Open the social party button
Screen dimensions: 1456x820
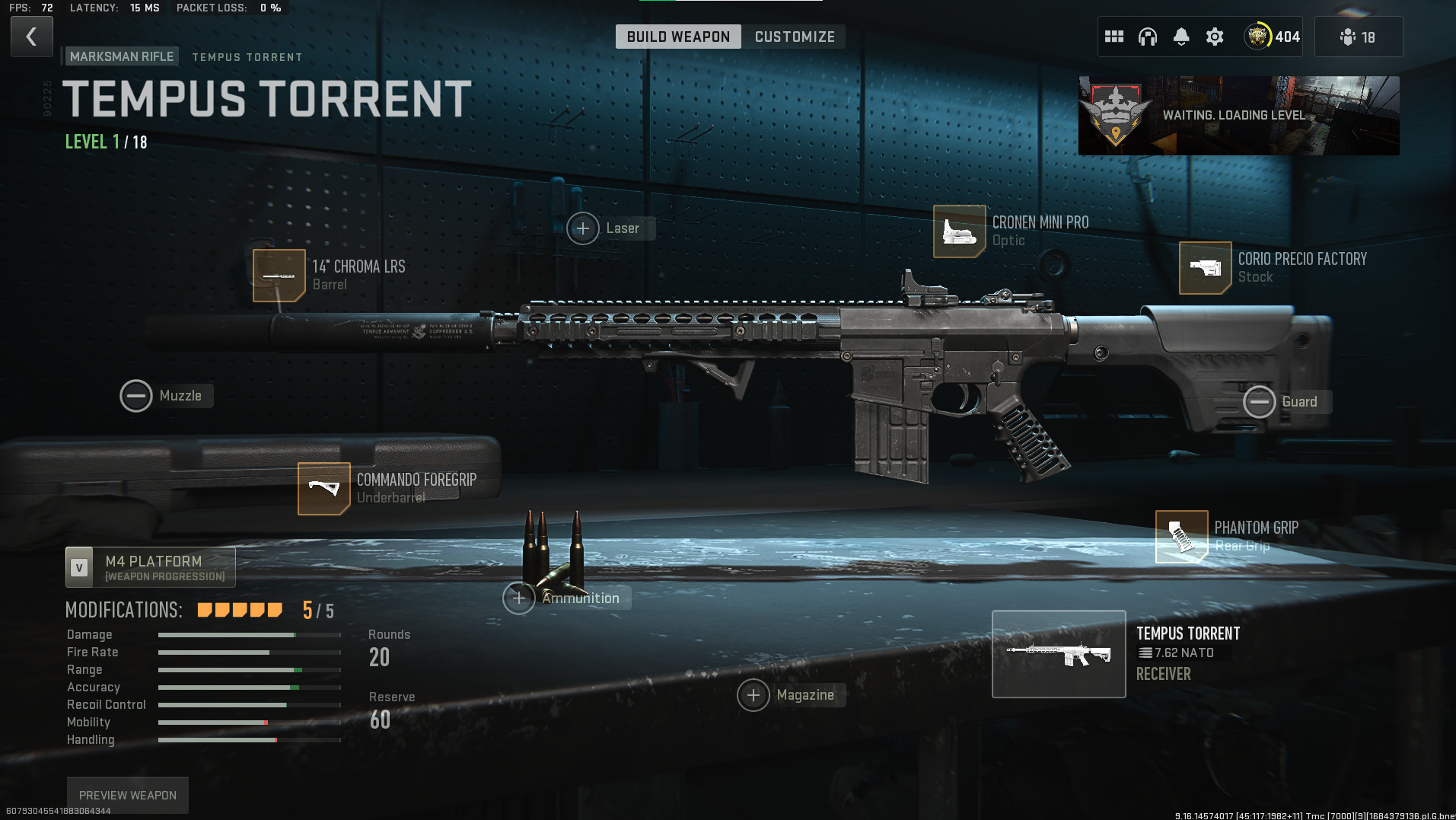[1358, 37]
